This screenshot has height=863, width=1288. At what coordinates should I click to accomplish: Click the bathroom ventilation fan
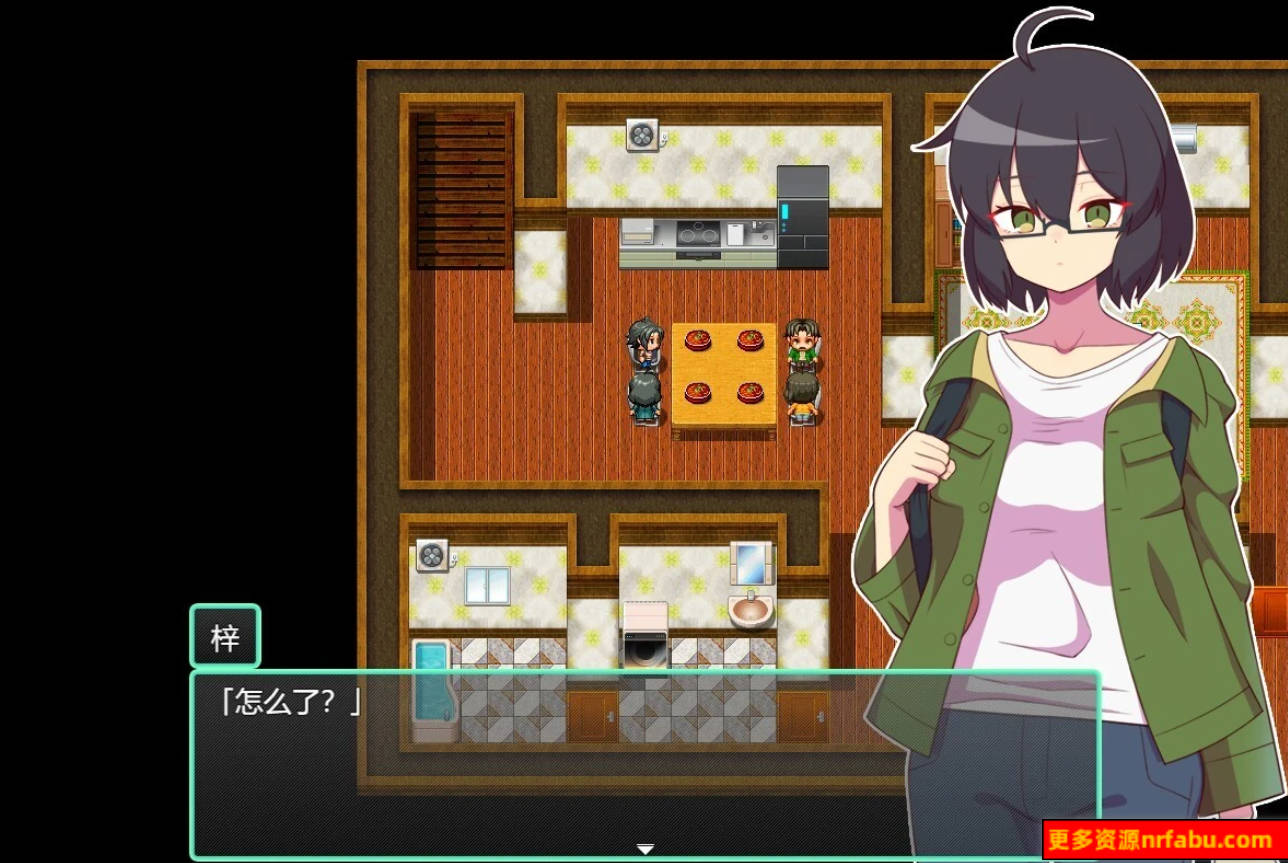(434, 556)
